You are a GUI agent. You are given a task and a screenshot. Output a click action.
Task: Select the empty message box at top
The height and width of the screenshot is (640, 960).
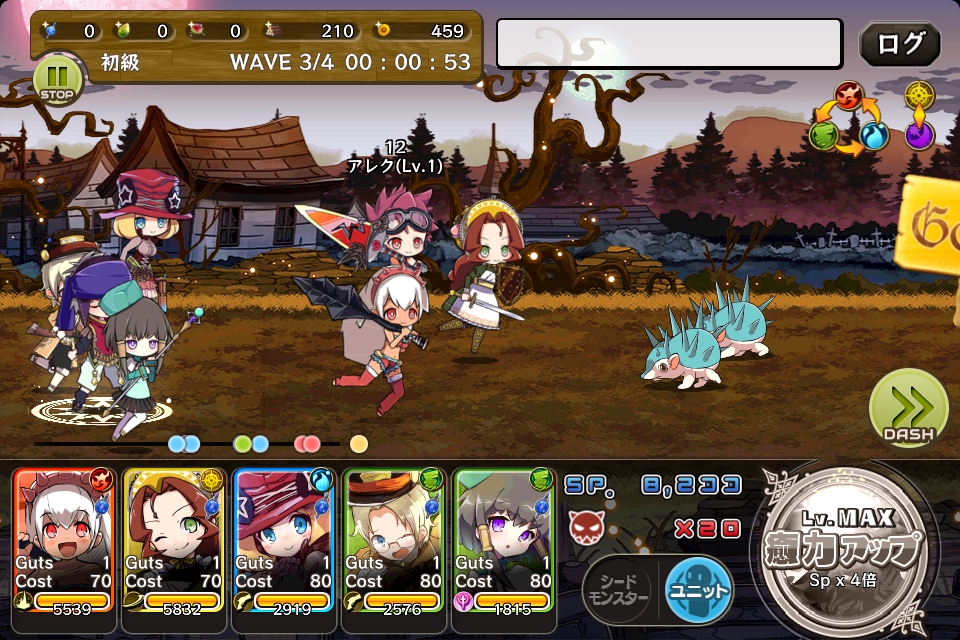[x=669, y=43]
